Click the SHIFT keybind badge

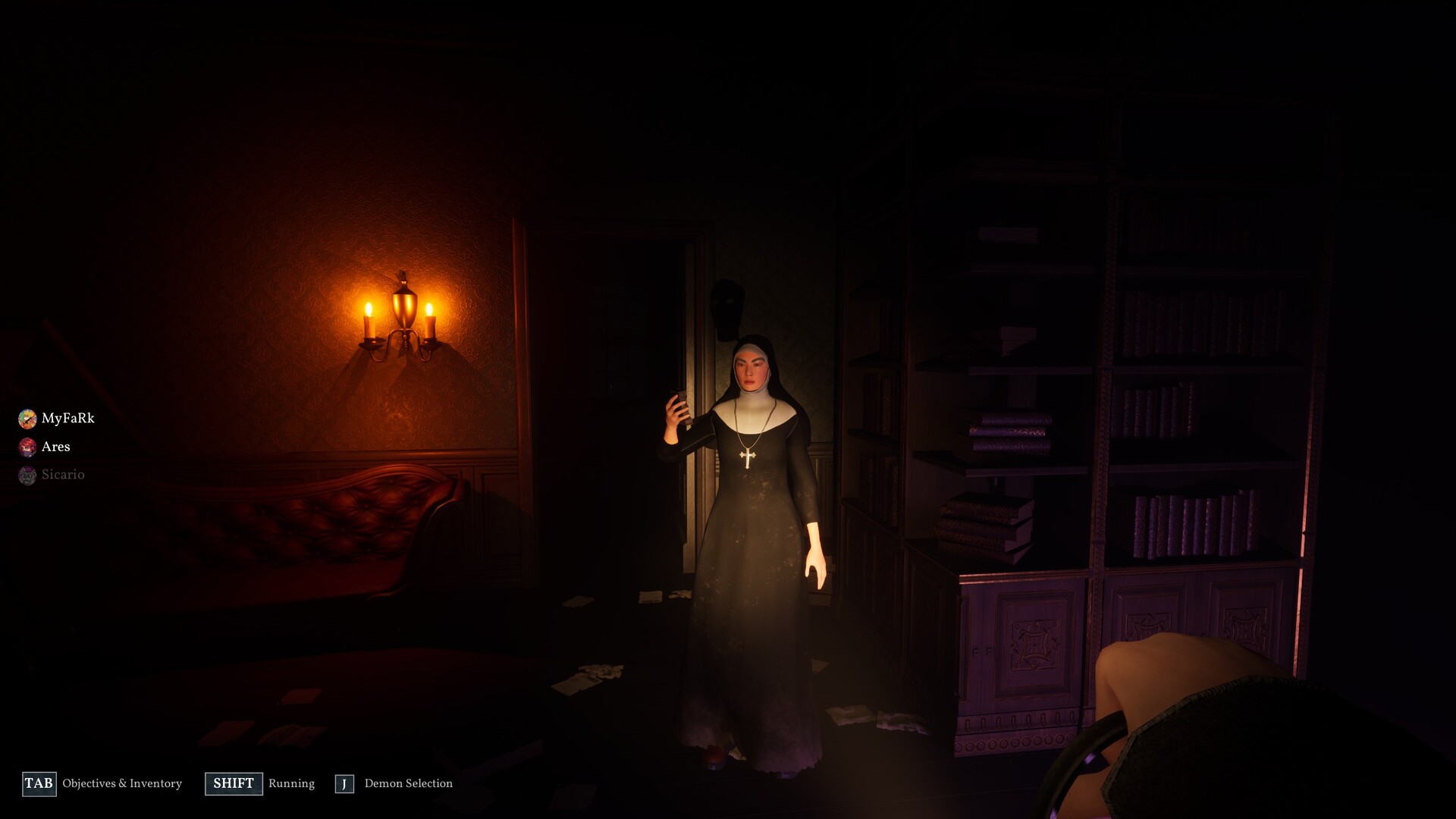[x=234, y=783]
